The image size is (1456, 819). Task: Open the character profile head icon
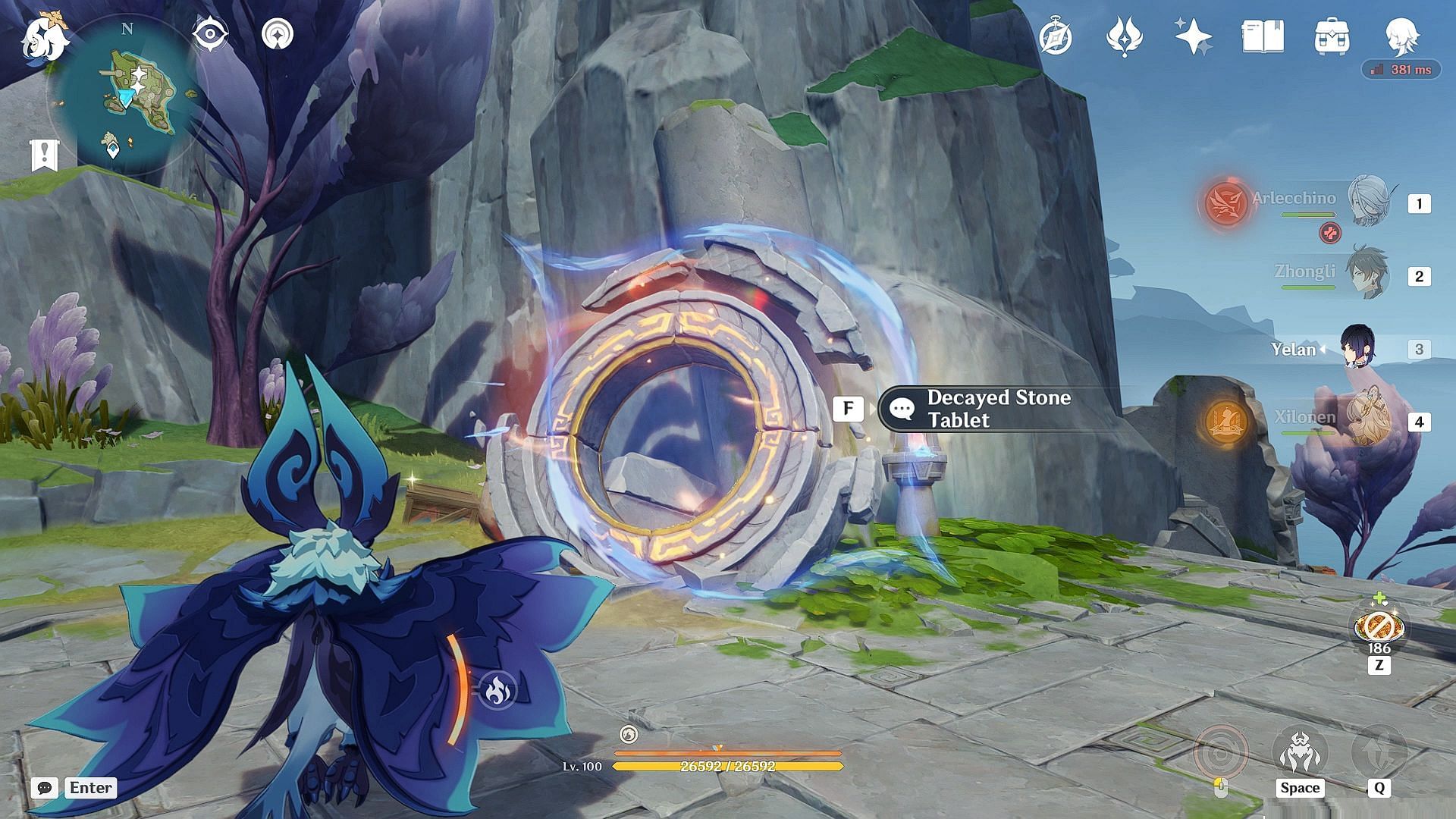point(1401,36)
